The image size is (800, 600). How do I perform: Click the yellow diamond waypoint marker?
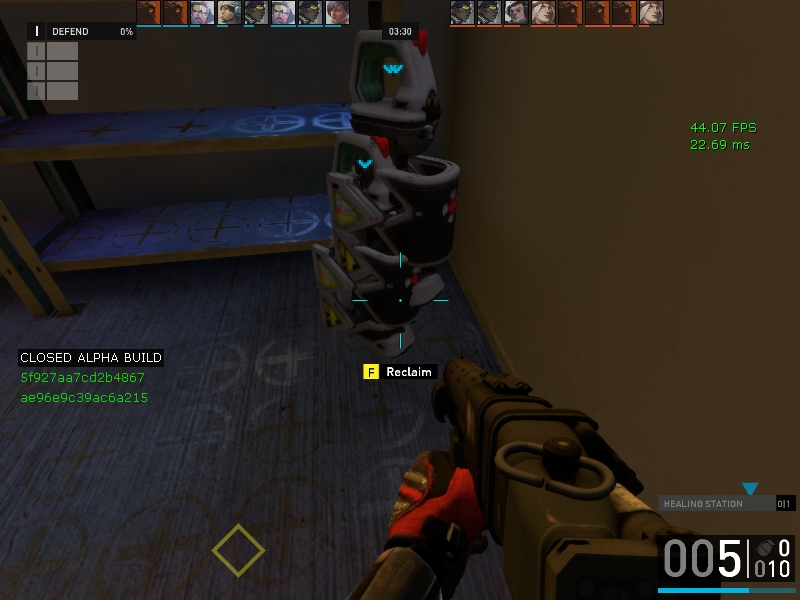[x=238, y=550]
